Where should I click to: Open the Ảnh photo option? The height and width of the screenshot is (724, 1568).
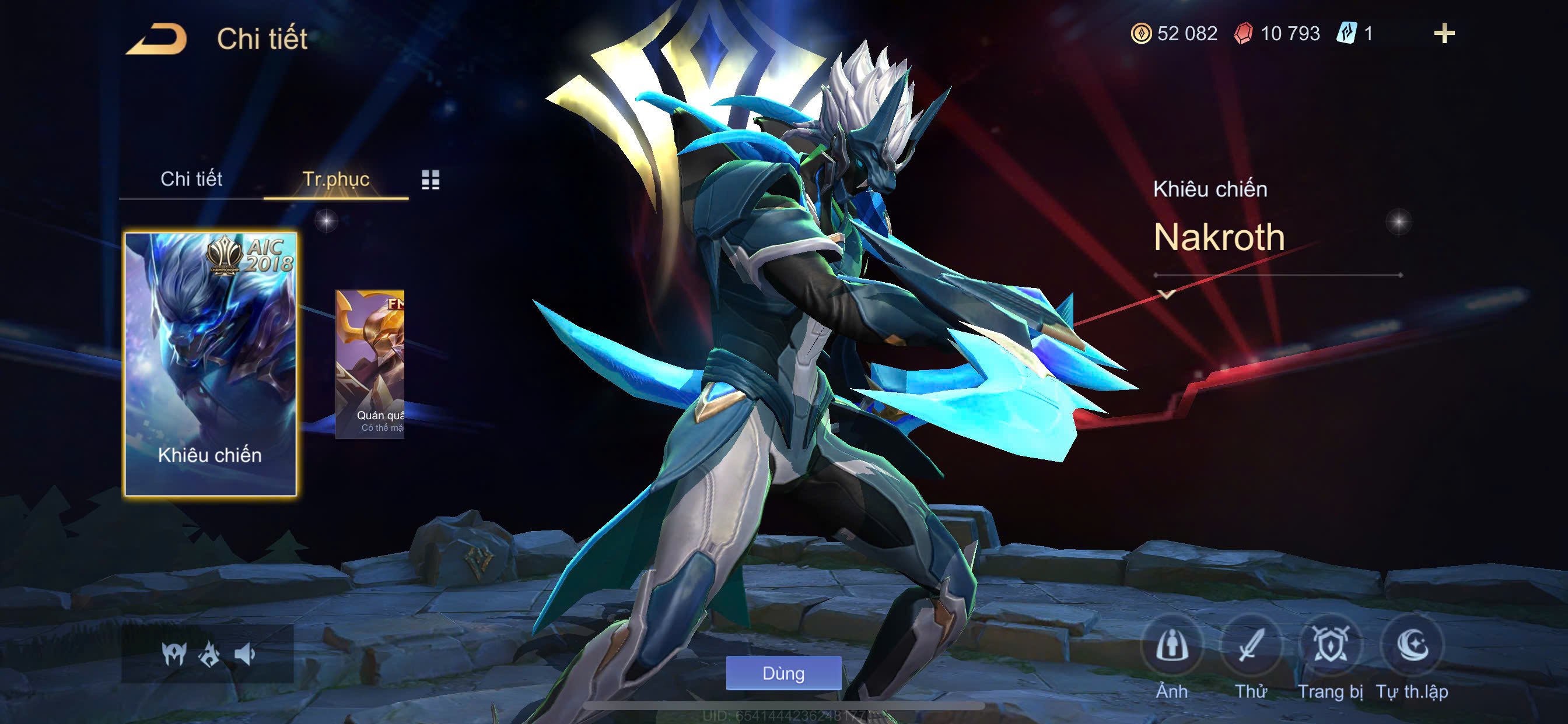click(1172, 645)
